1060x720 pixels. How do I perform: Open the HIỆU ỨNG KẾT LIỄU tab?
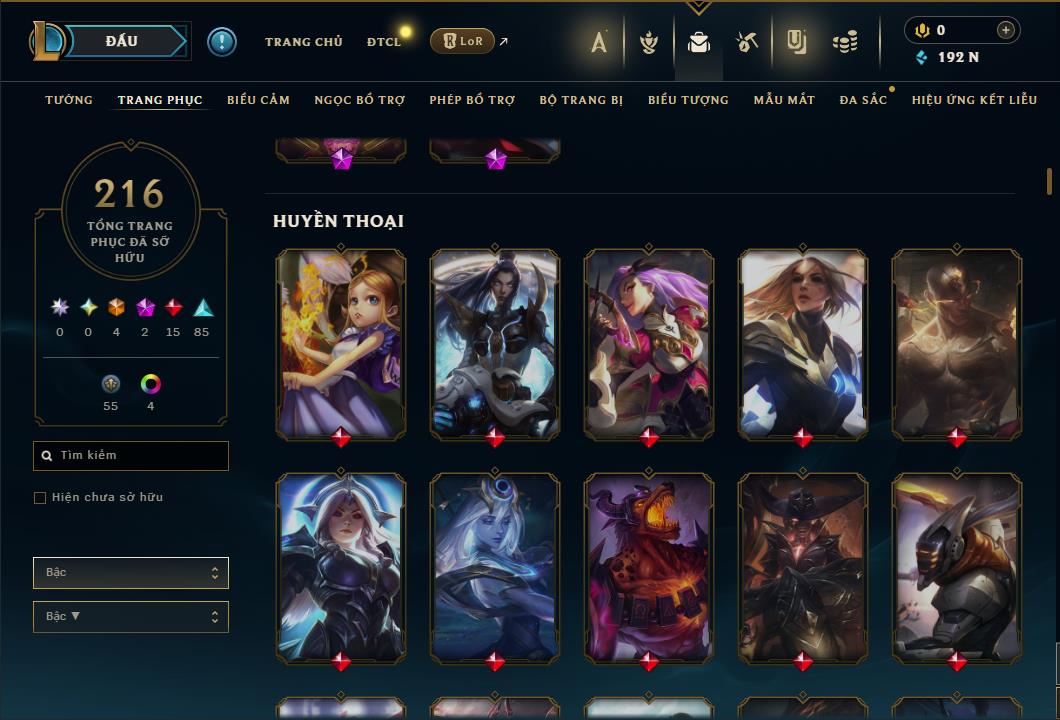[x=974, y=100]
